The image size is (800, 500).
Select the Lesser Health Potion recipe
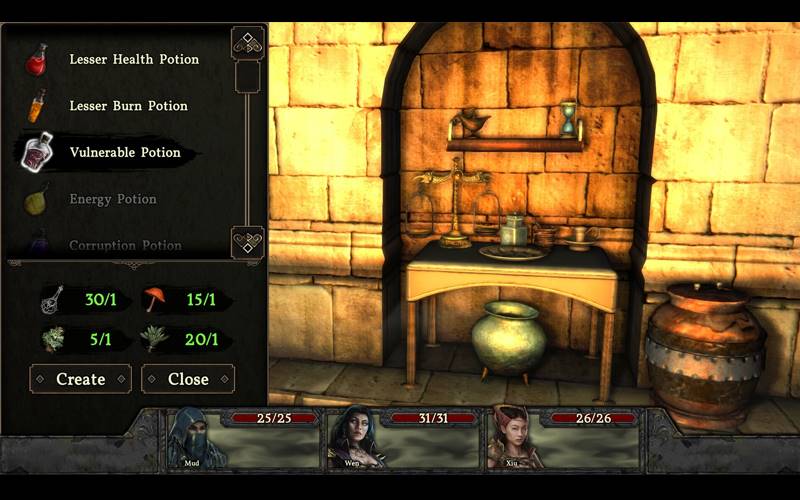point(133,59)
